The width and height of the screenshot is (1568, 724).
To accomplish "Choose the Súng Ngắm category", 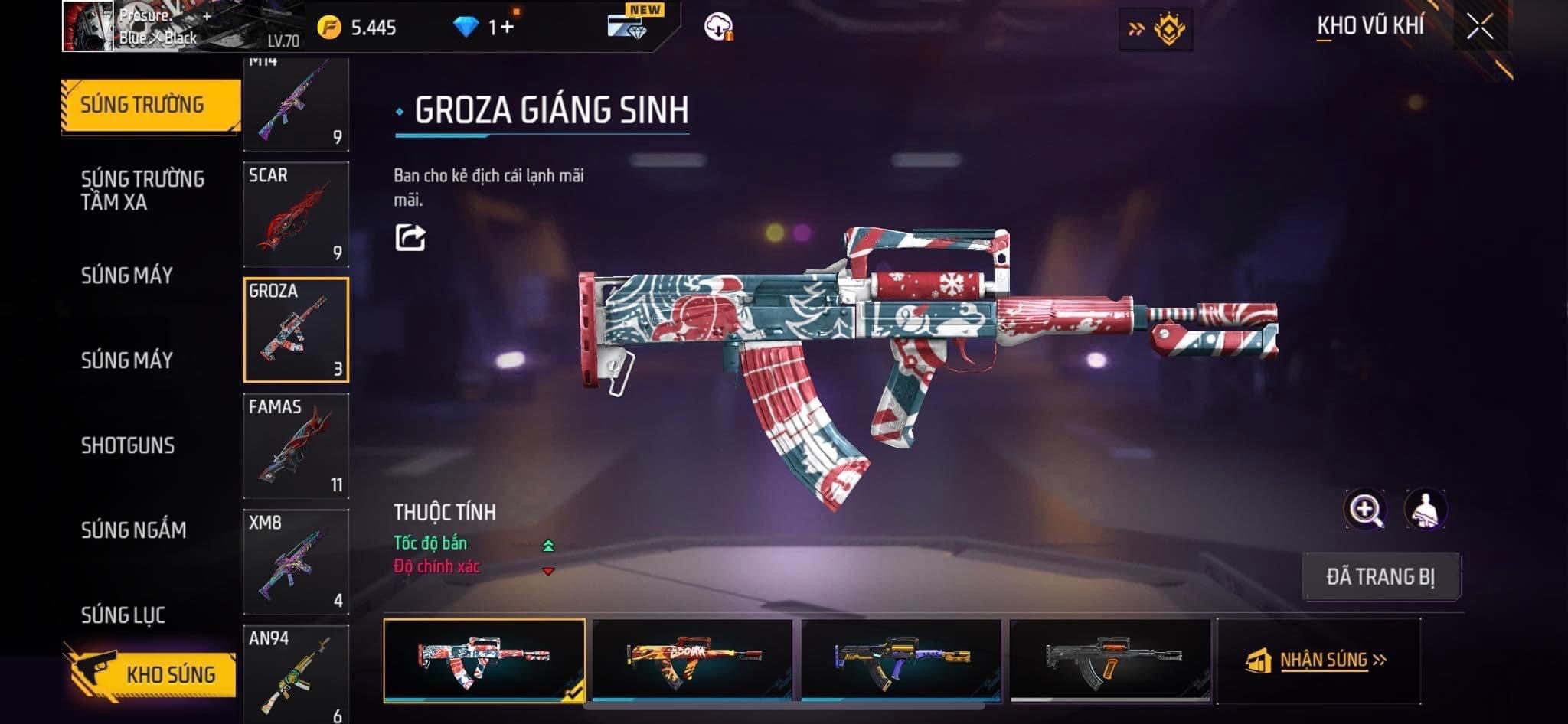I will (x=133, y=530).
